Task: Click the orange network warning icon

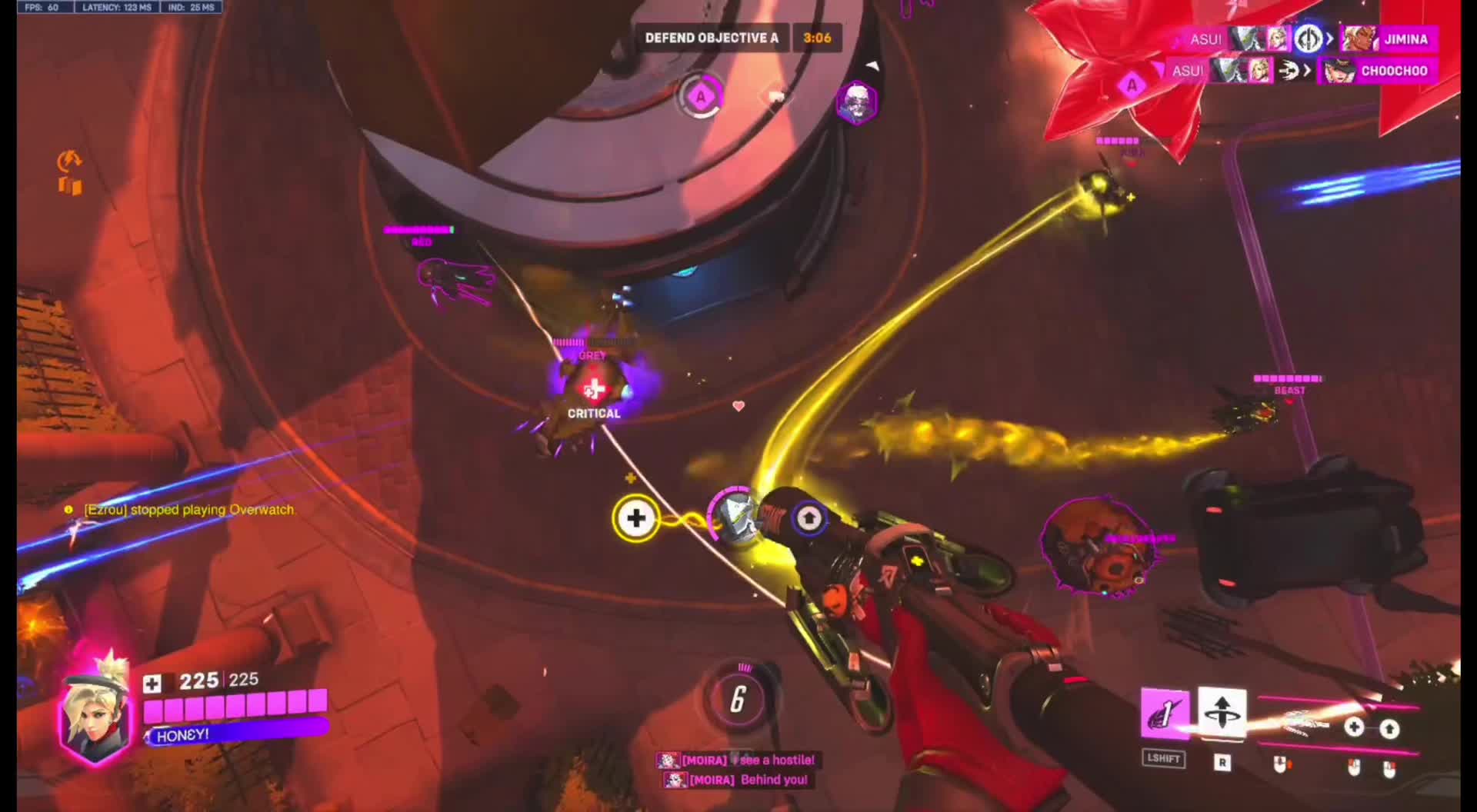Action: coord(69,161)
